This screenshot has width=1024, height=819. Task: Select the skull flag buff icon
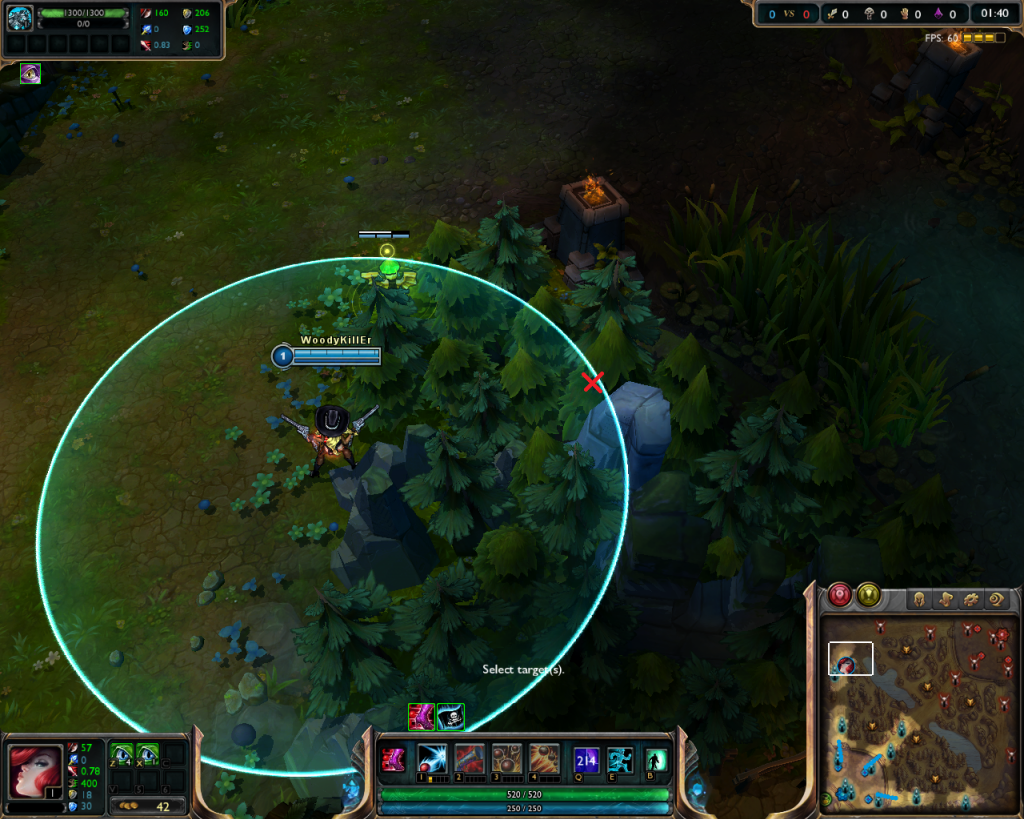(450, 717)
